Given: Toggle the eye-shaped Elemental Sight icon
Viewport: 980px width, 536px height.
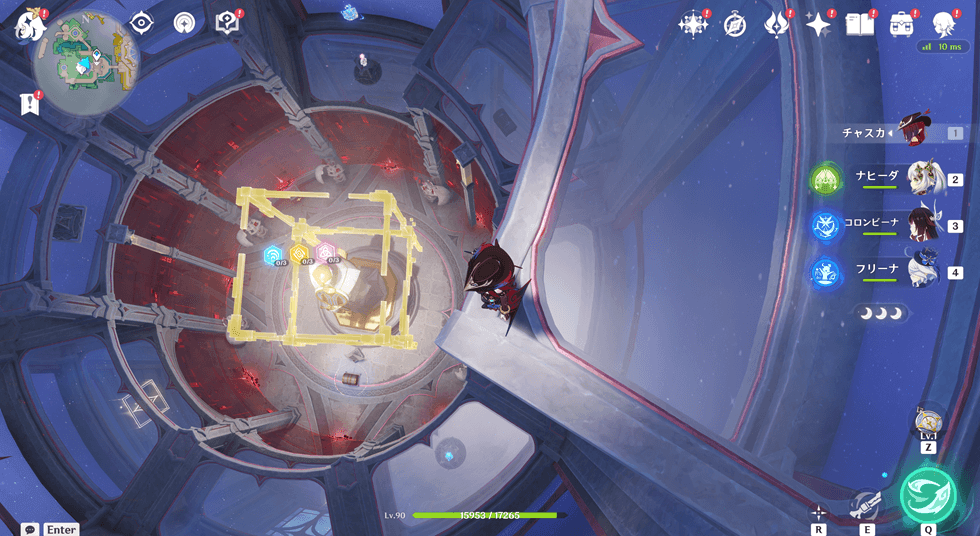Looking at the screenshot, I should pos(141,22).
